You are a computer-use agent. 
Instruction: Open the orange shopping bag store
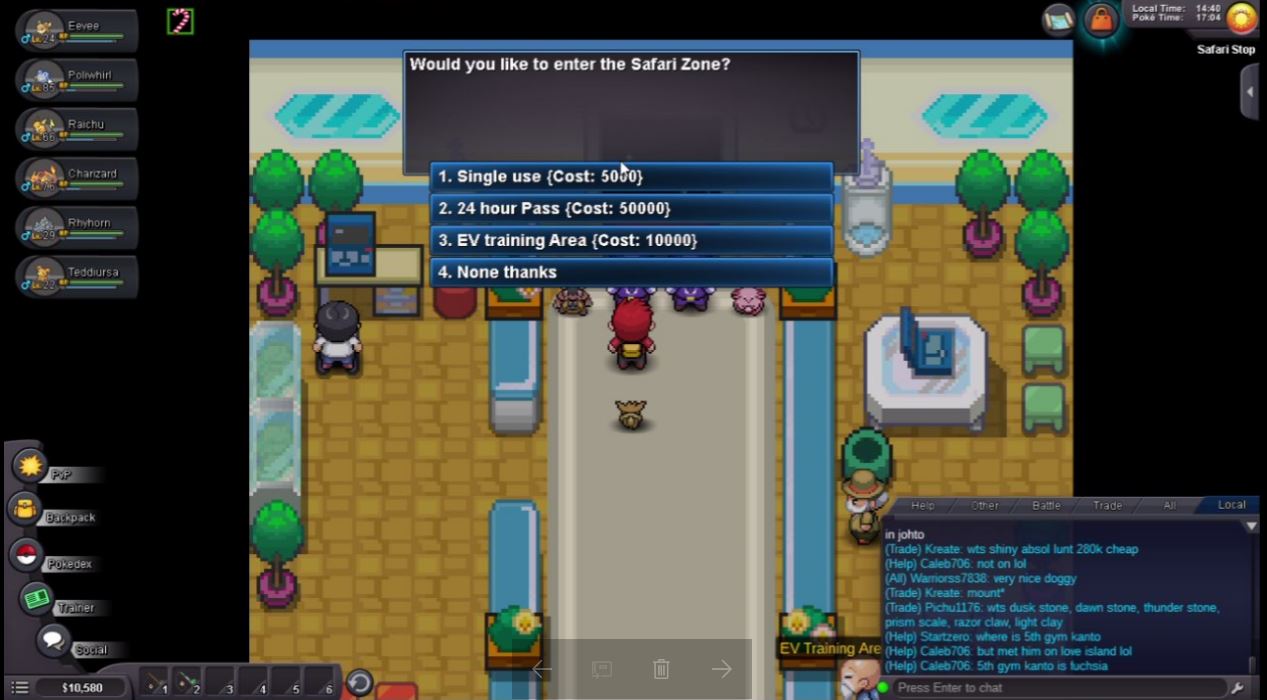[1100, 20]
